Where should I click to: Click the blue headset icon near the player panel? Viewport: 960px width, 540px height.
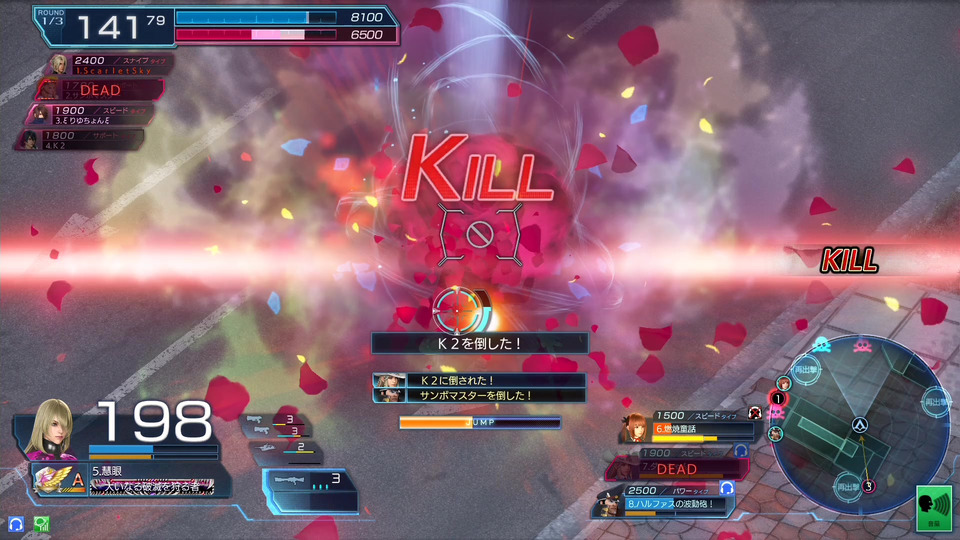point(16,523)
